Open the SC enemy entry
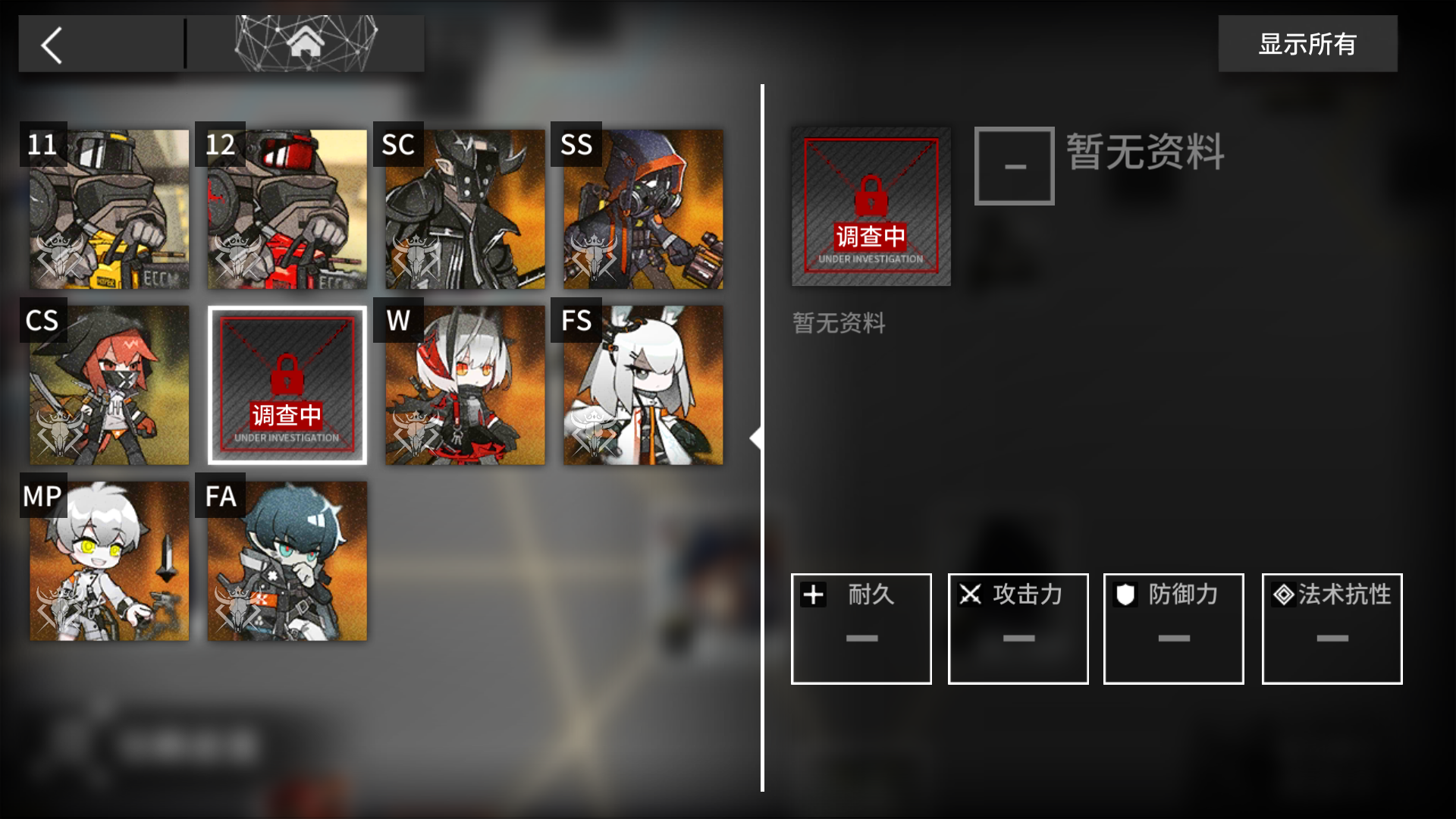This screenshot has height=819, width=1456. (464, 209)
